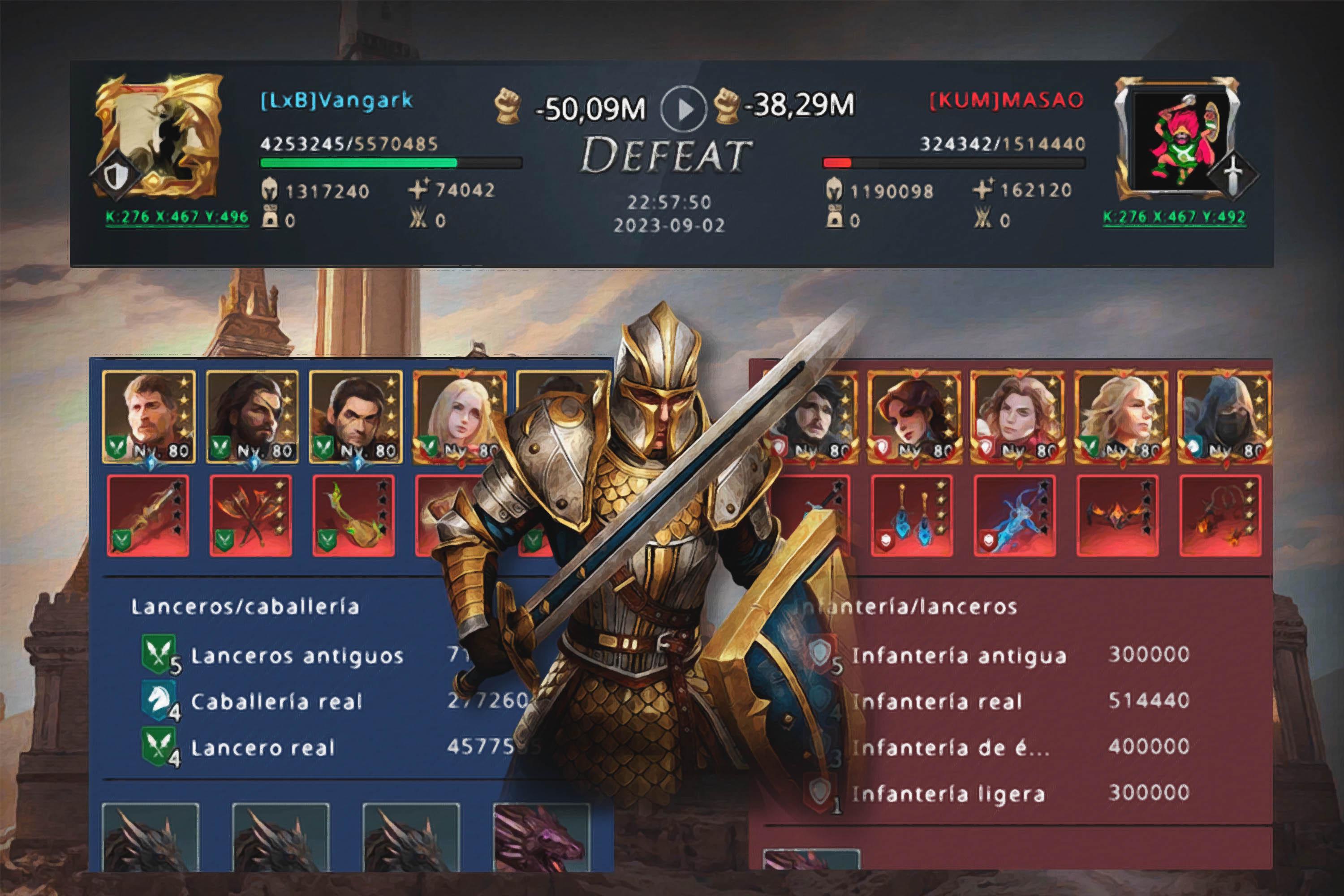This screenshot has width=1344, height=896.
Task: Inspect the crossed axes equipment slot
Action: [x=251, y=516]
